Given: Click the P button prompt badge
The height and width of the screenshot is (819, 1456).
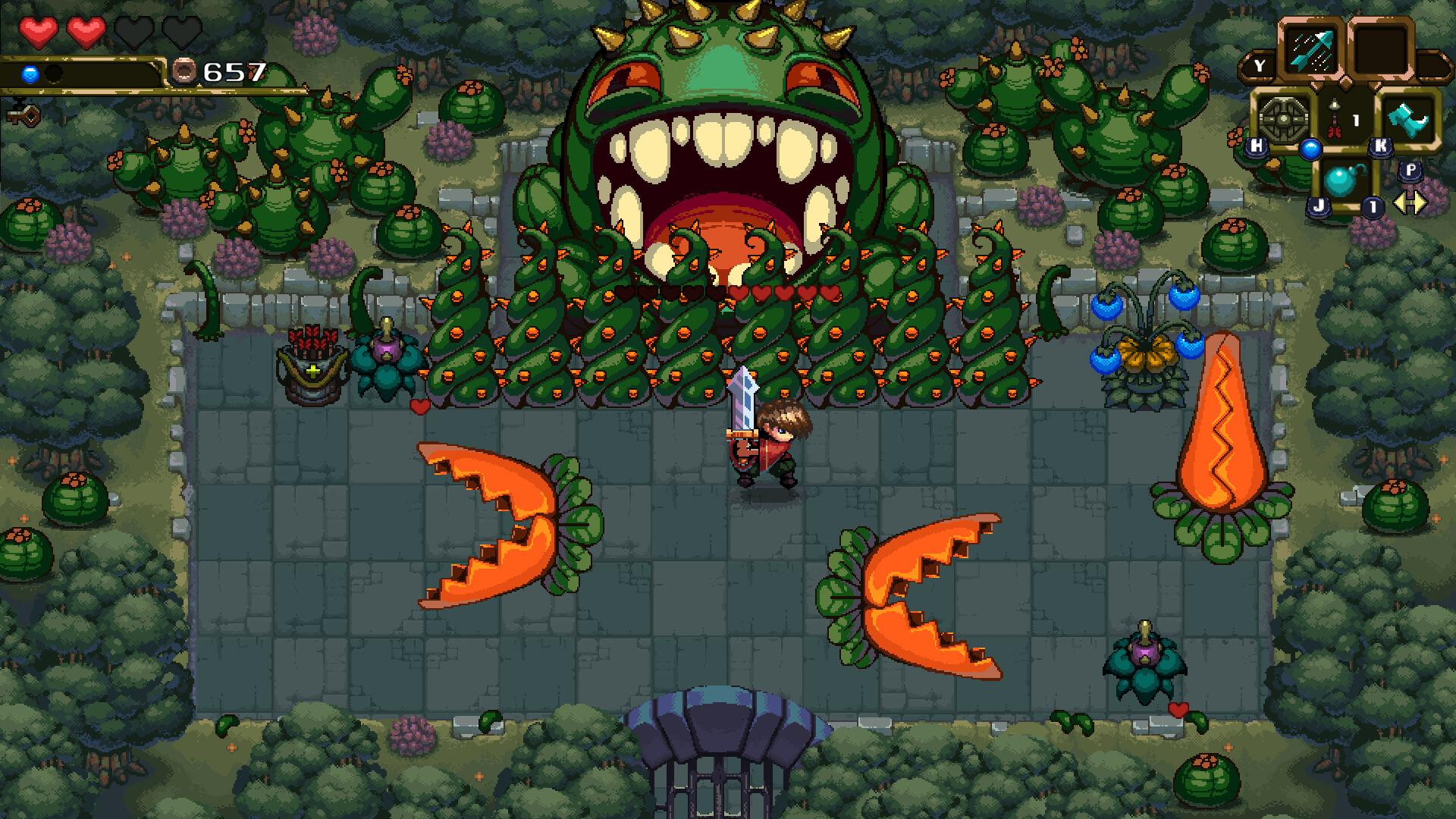Looking at the screenshot, I should point(1412,169).
